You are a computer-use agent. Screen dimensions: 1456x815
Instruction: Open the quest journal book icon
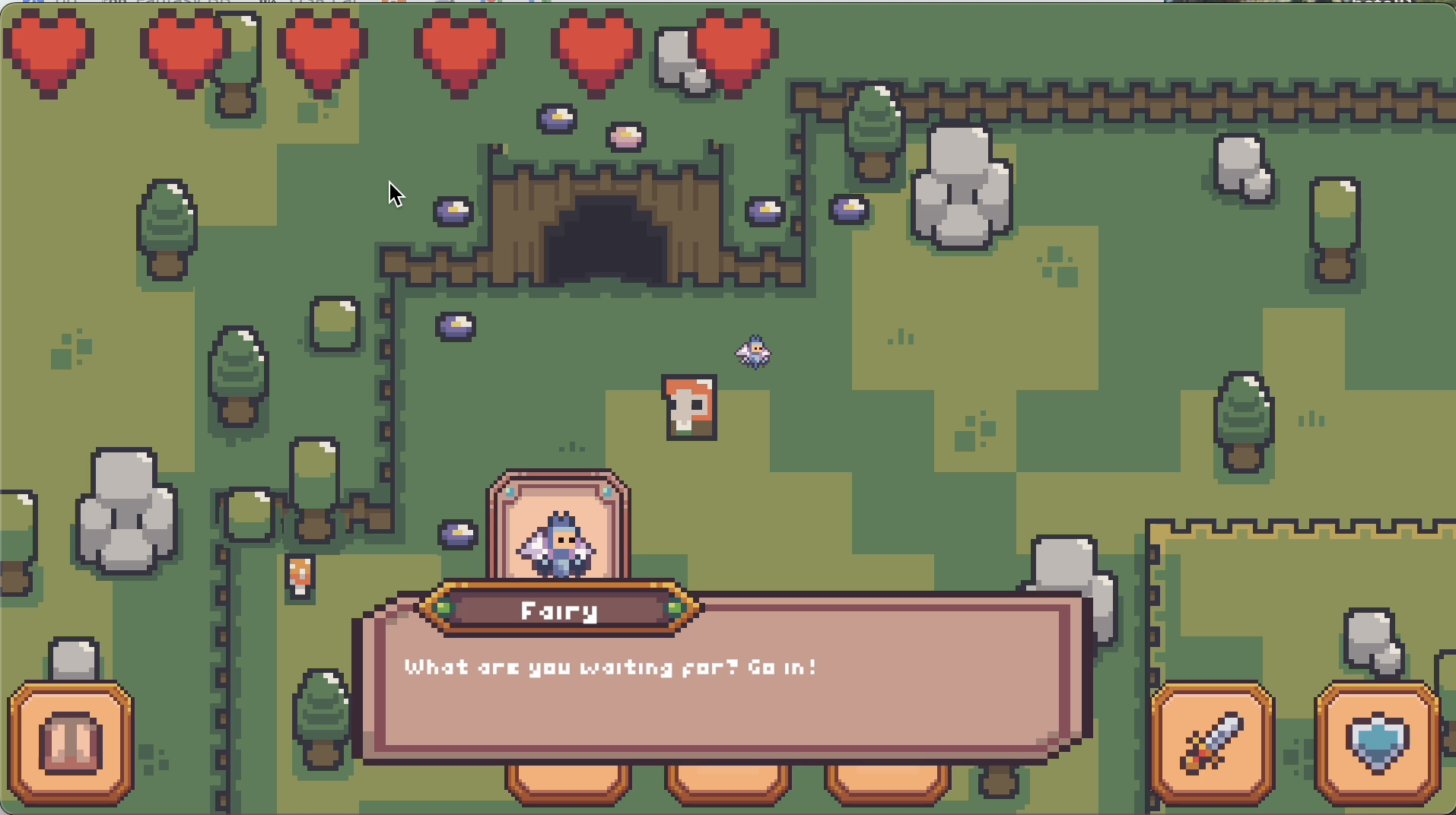point(68,744)
